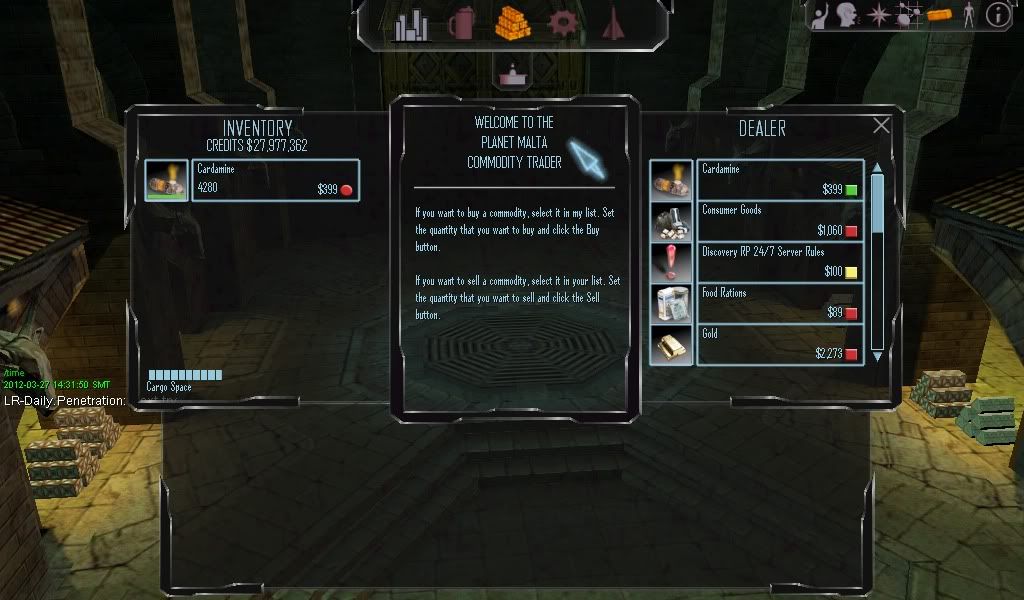Talk to the trader desk icon
The height and width of the screenshot is (600, 1024).
coord(513,73)
